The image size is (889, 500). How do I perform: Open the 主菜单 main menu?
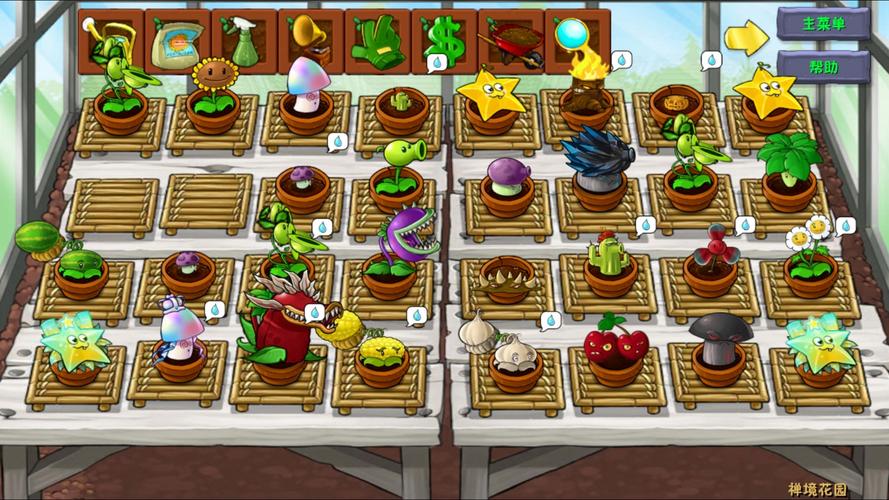click(823, 23)
